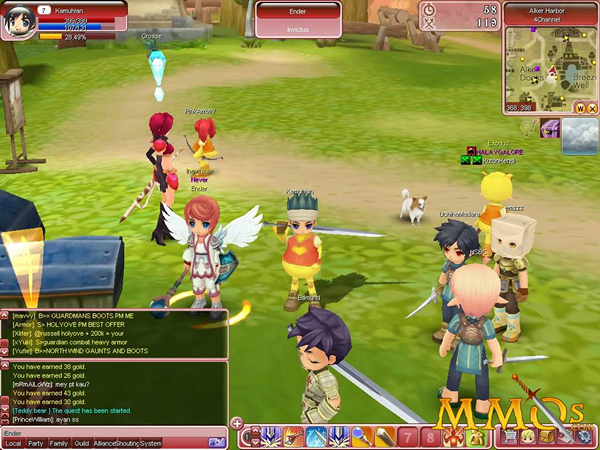Viewport: 600px width, 450px height.
Task: Use the hotbar slot numbered 8
Action: point(430,437)
